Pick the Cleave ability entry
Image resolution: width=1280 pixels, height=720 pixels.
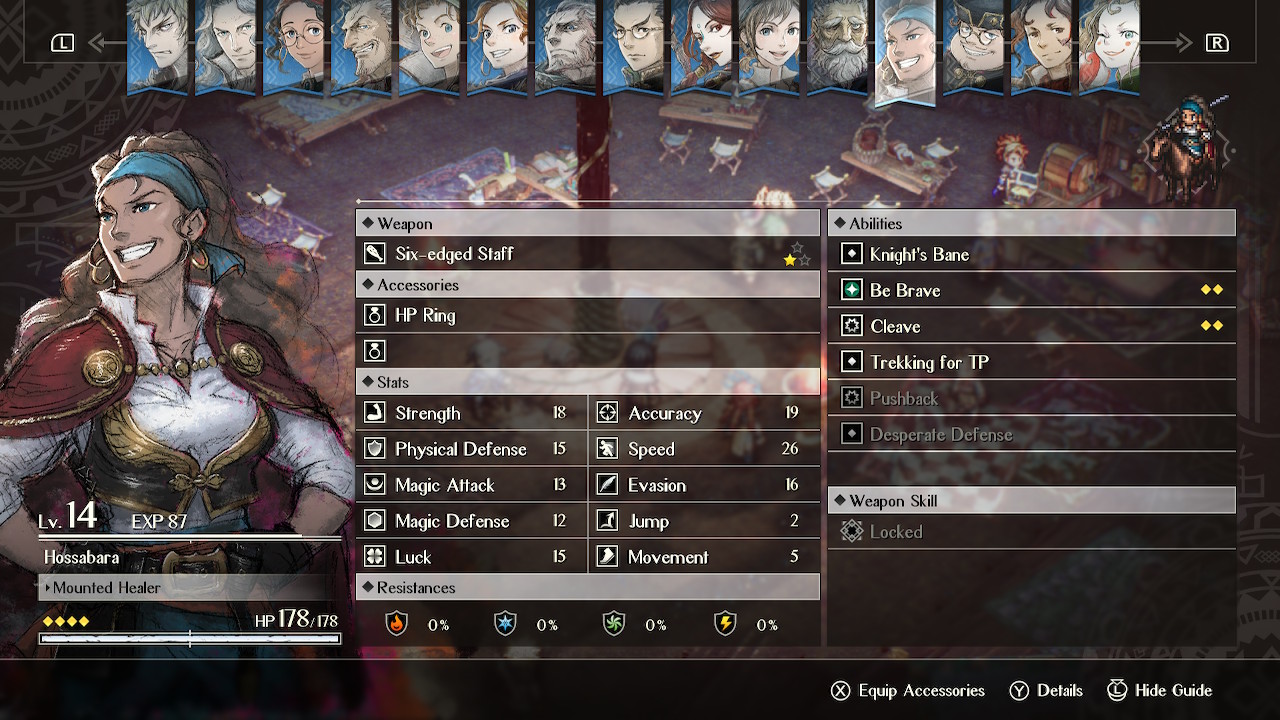click(1031, 327)
